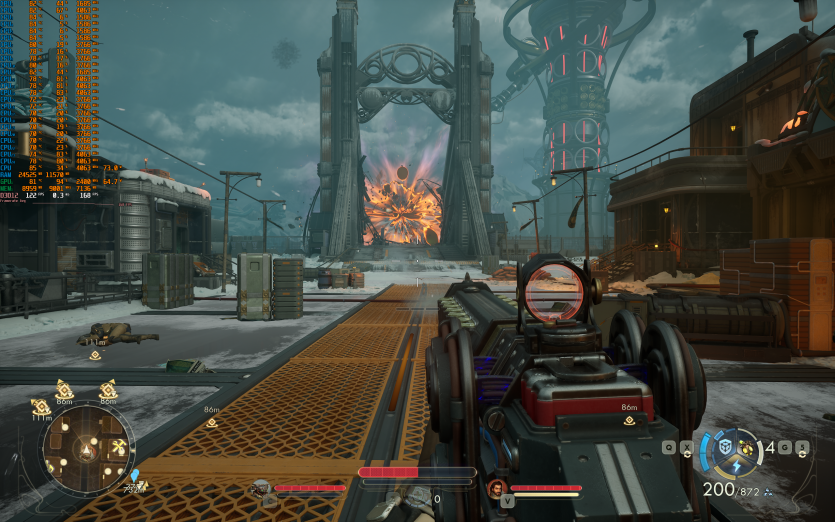Select the yellow grenade icon
Screen dimensions: 835x522
746,447
